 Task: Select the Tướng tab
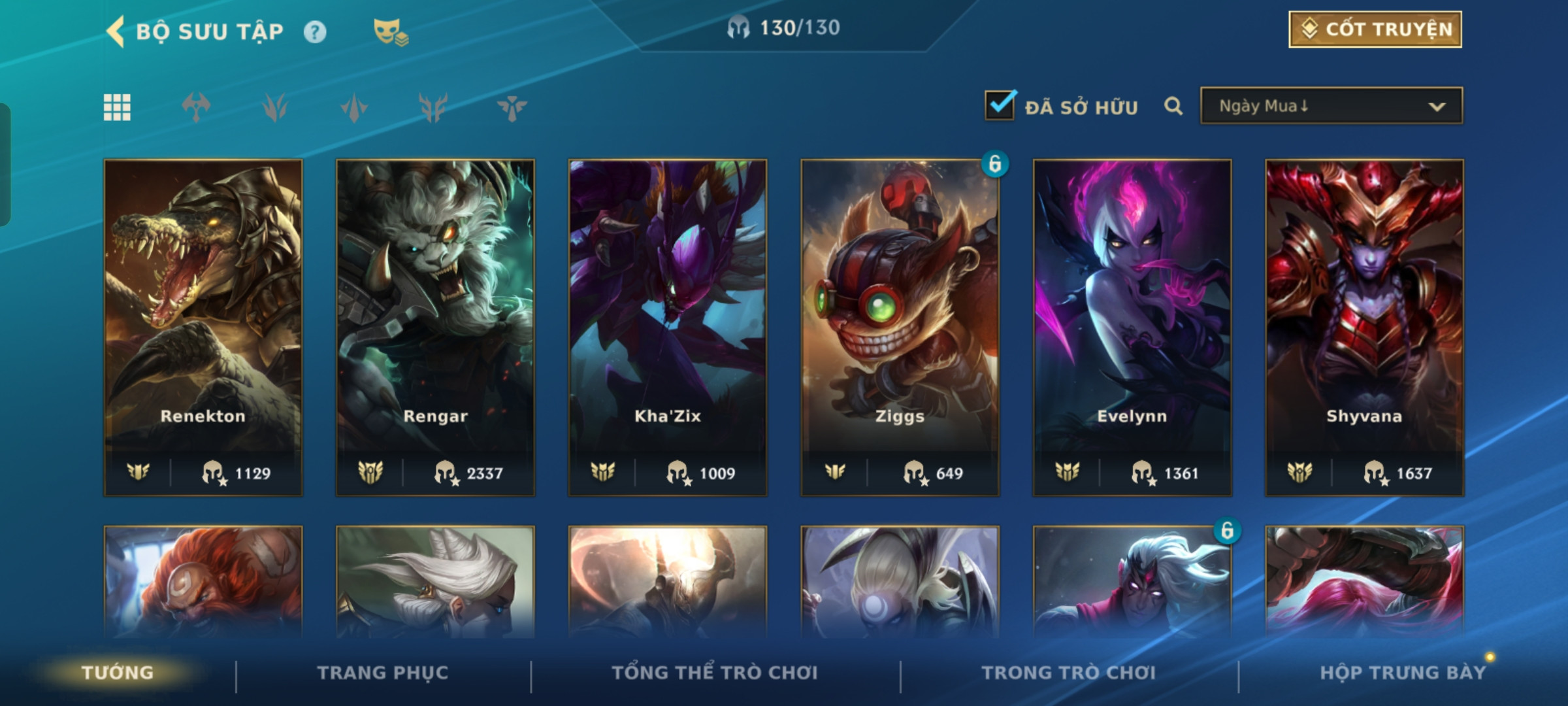[118, 673]
